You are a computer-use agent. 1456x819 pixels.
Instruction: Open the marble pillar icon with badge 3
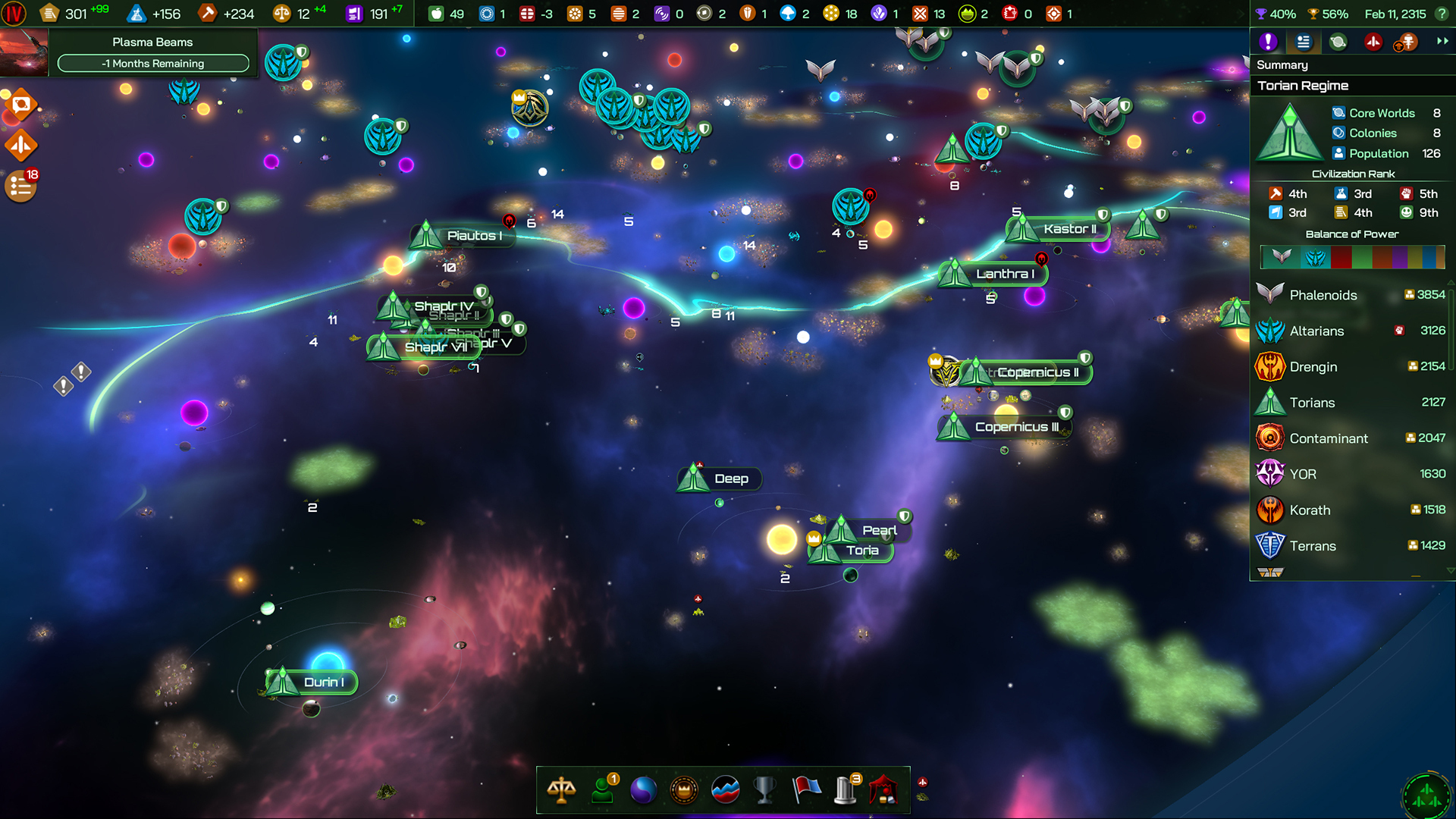845,789
